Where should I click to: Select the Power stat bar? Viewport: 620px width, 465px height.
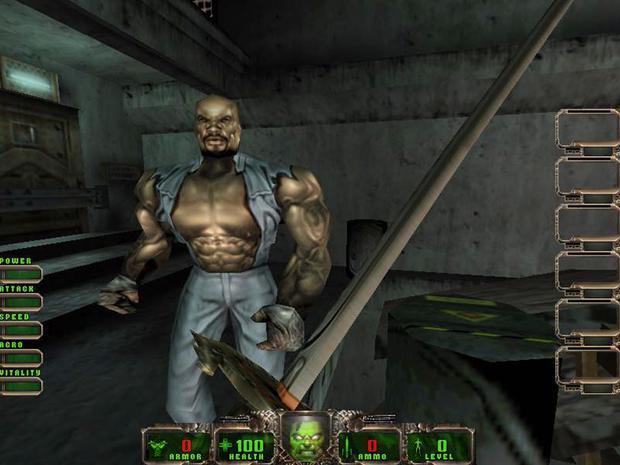coord(20,273)
